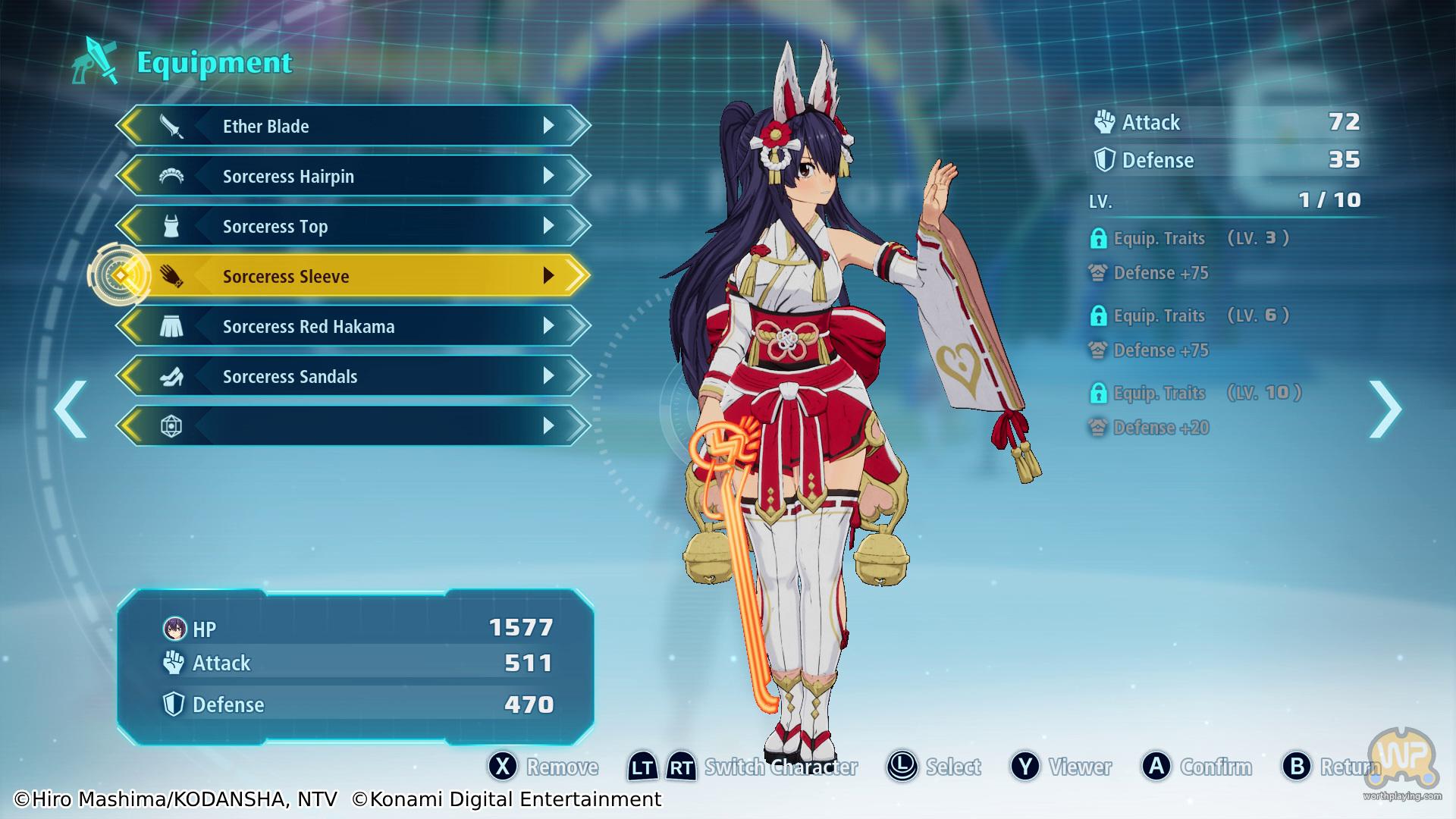Image resolution: width=1456 pixels, height=819 pixels.
Task: Open the Sorceress Top slot
Action: pos(353,226)
